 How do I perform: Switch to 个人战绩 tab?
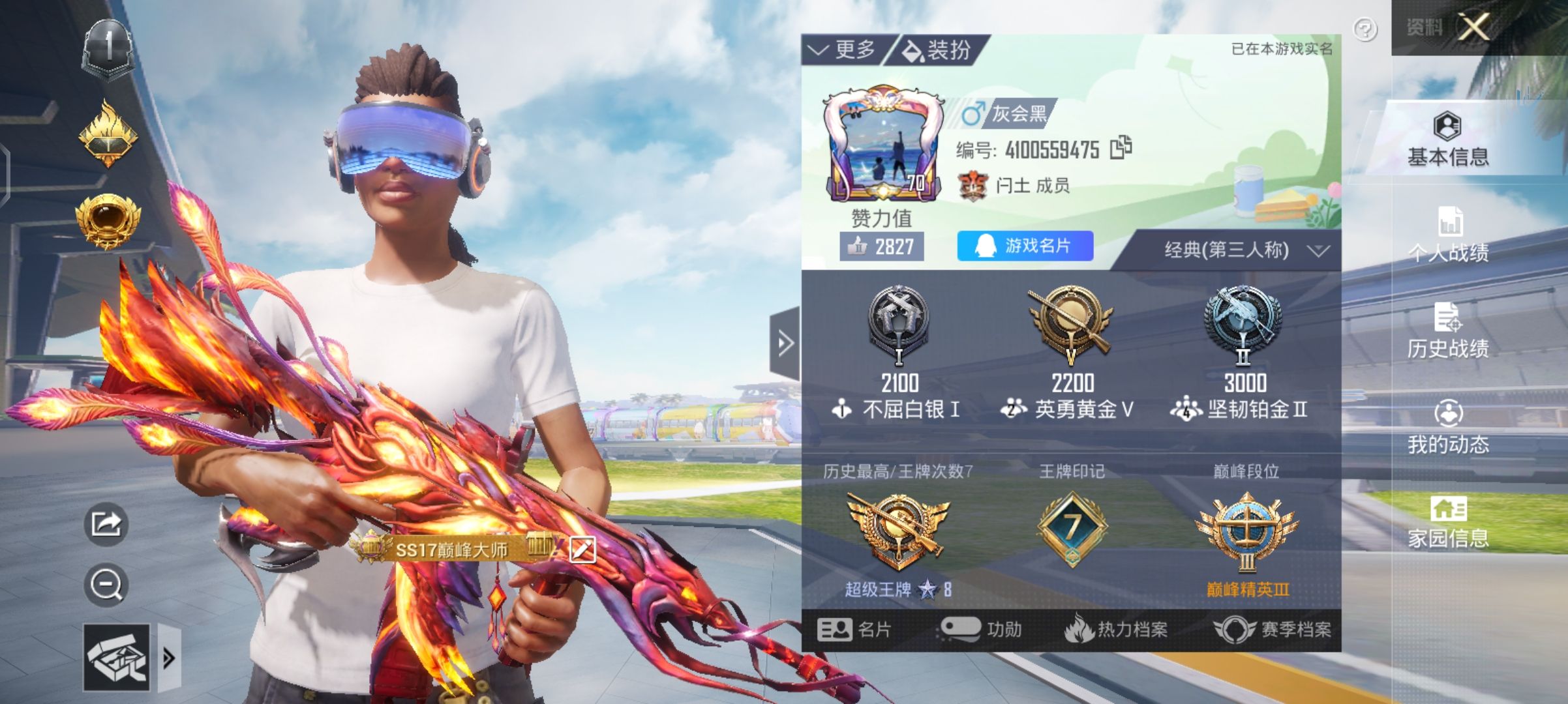pyautogui.click(x=1448, y=235)
